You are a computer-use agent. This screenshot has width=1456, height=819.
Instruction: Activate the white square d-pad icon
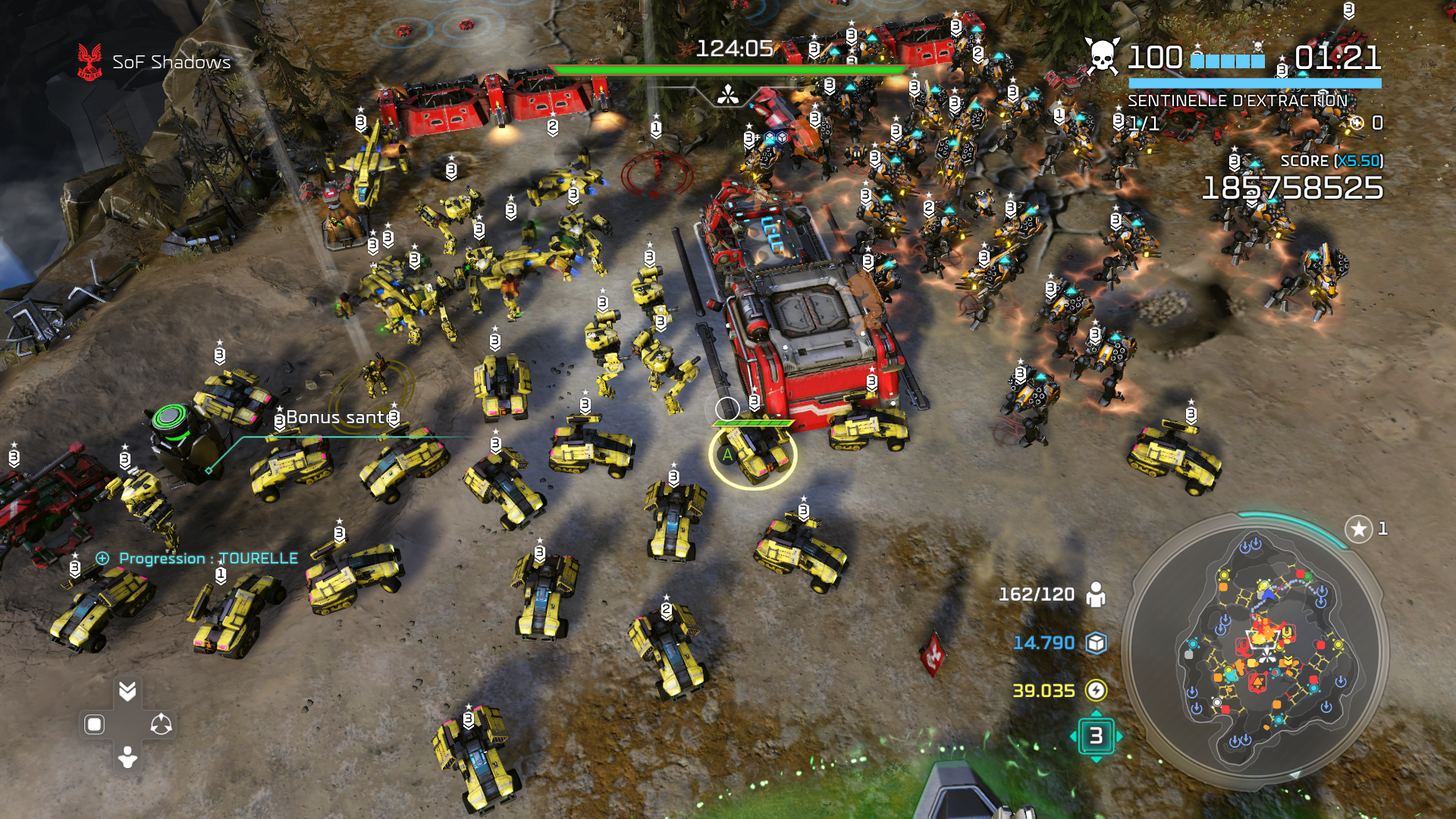[x=94, y=724]
